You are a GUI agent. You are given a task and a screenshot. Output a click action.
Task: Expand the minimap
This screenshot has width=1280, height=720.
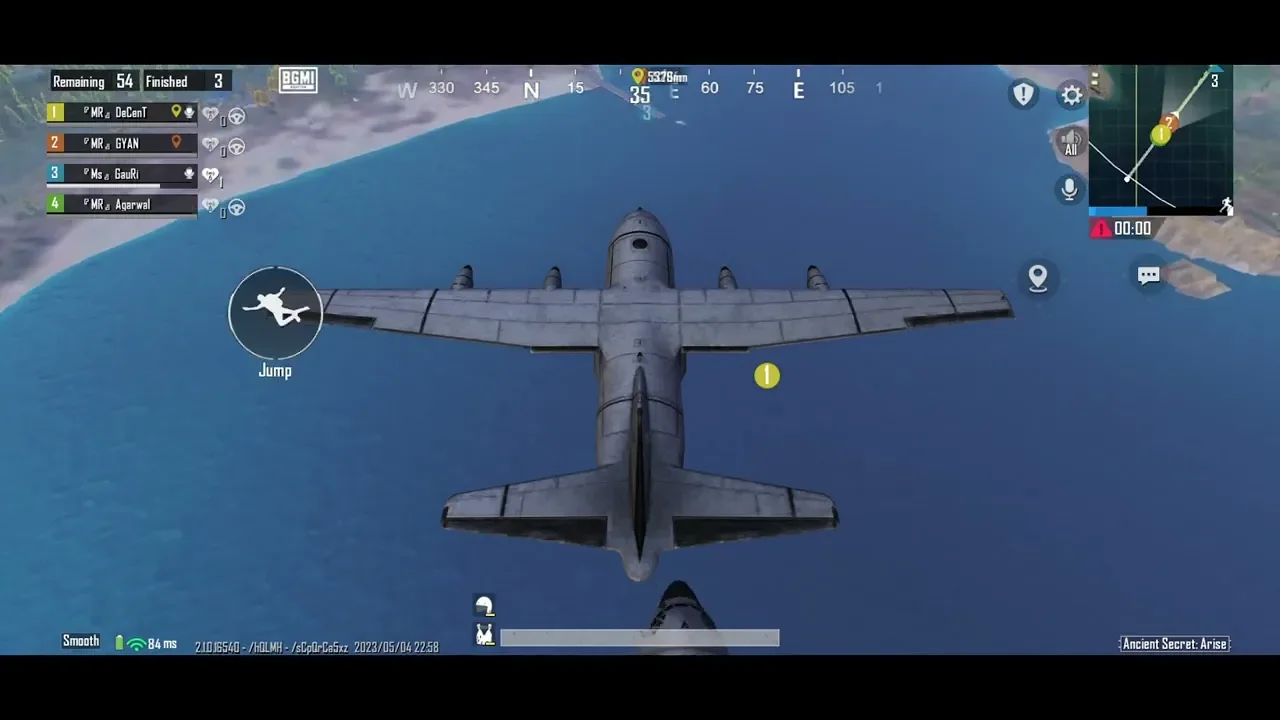point(1160,137)
